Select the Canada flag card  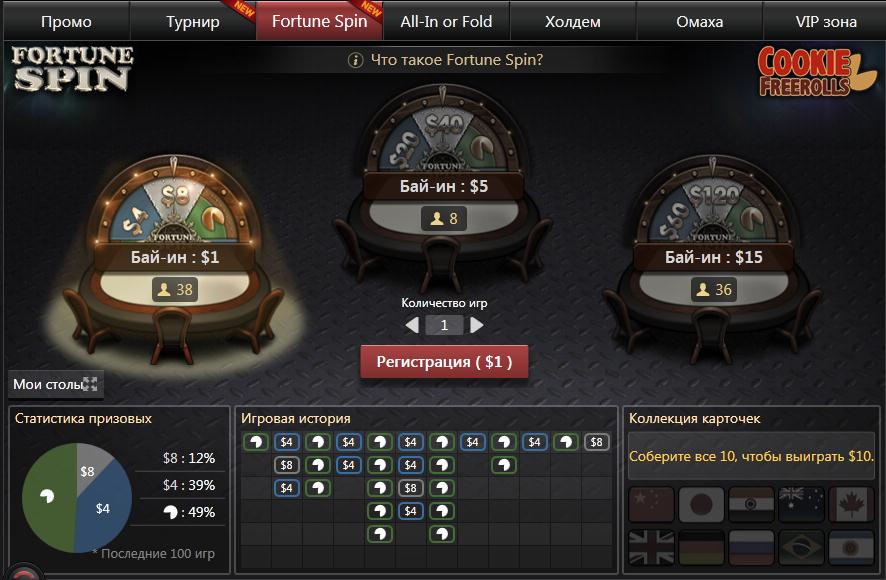pos(851,505)
